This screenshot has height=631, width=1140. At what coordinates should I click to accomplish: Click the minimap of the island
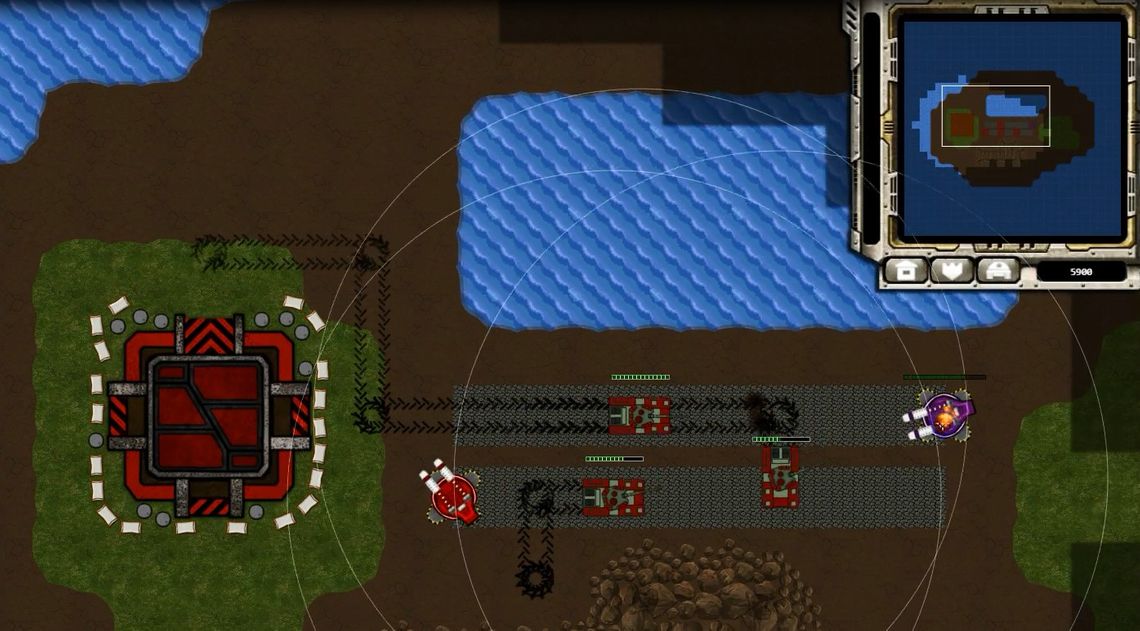tap(1011, 126)
